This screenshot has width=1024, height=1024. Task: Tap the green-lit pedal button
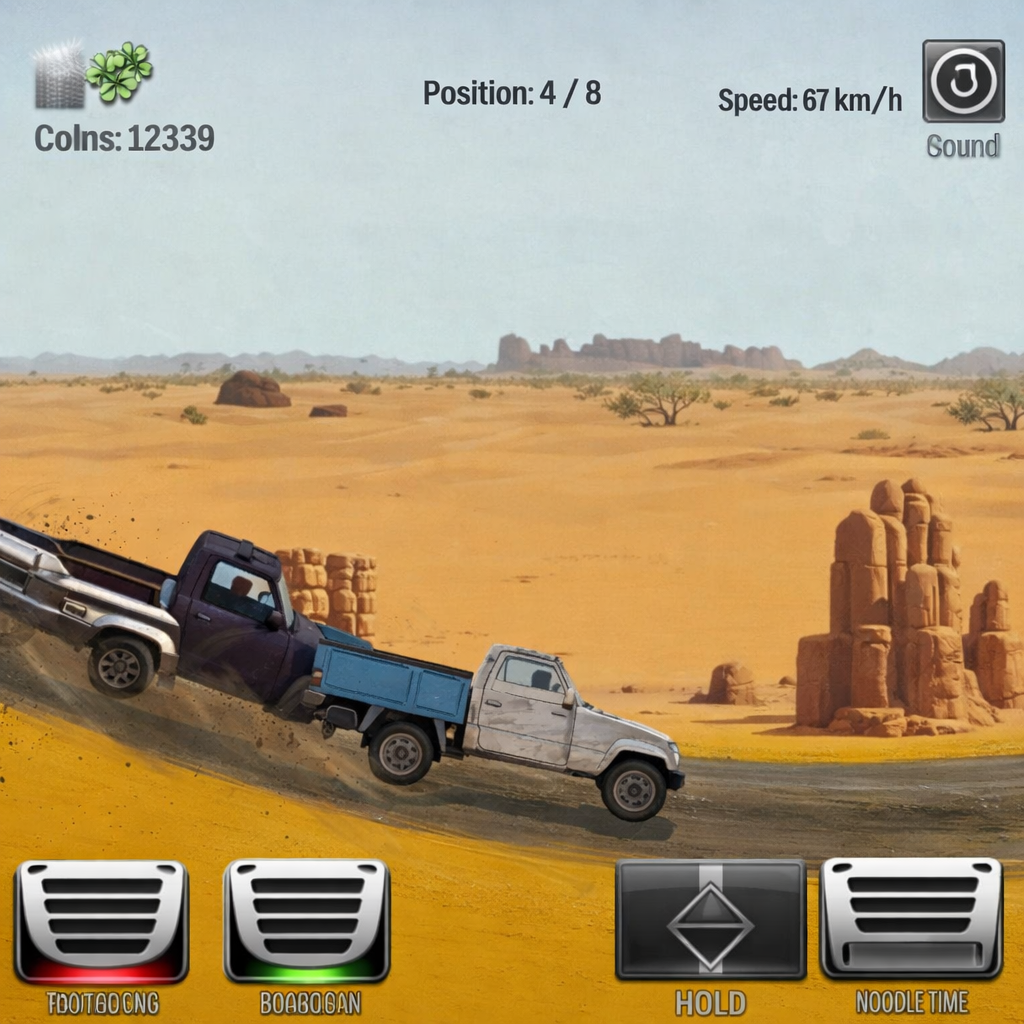pyautogui.click(x=307, y=921)
